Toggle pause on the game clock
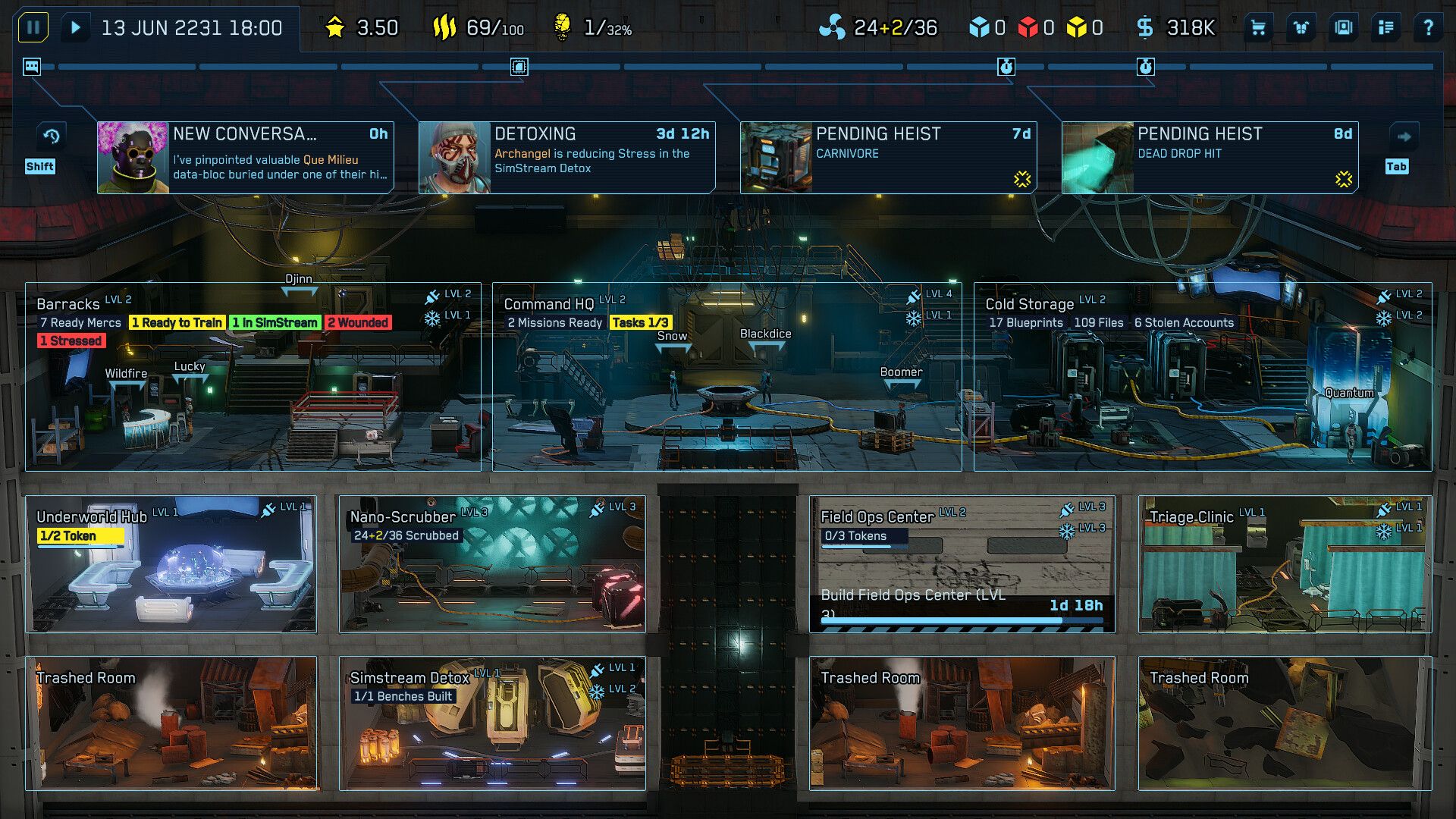Viewport: 1456px width, 819px height. (32, 27)
